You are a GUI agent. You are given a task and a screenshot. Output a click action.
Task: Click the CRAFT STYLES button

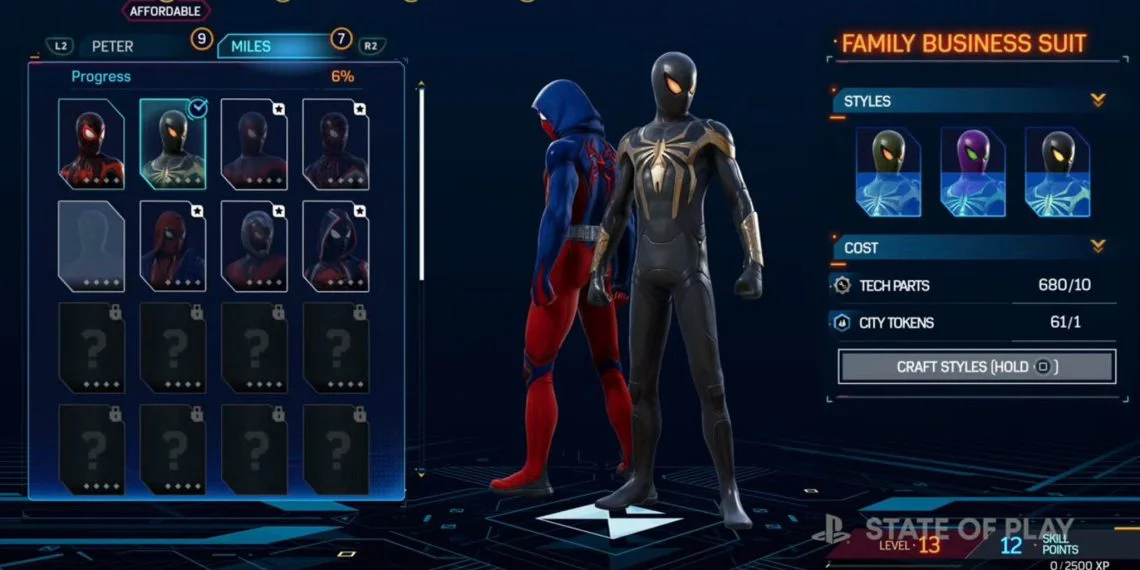point(976,367)
